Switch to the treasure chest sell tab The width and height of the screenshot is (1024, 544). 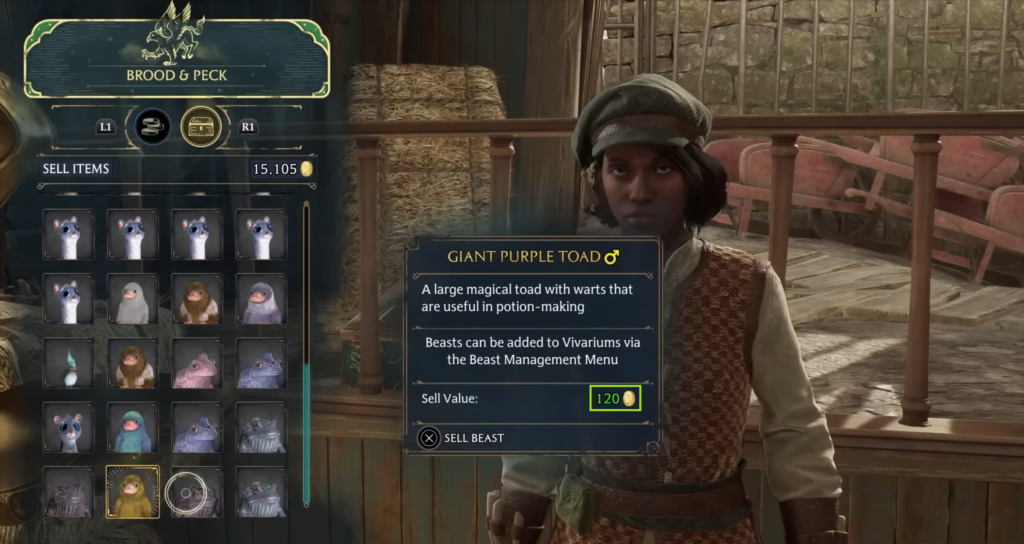pyautogui.click(x=201, y=127)
